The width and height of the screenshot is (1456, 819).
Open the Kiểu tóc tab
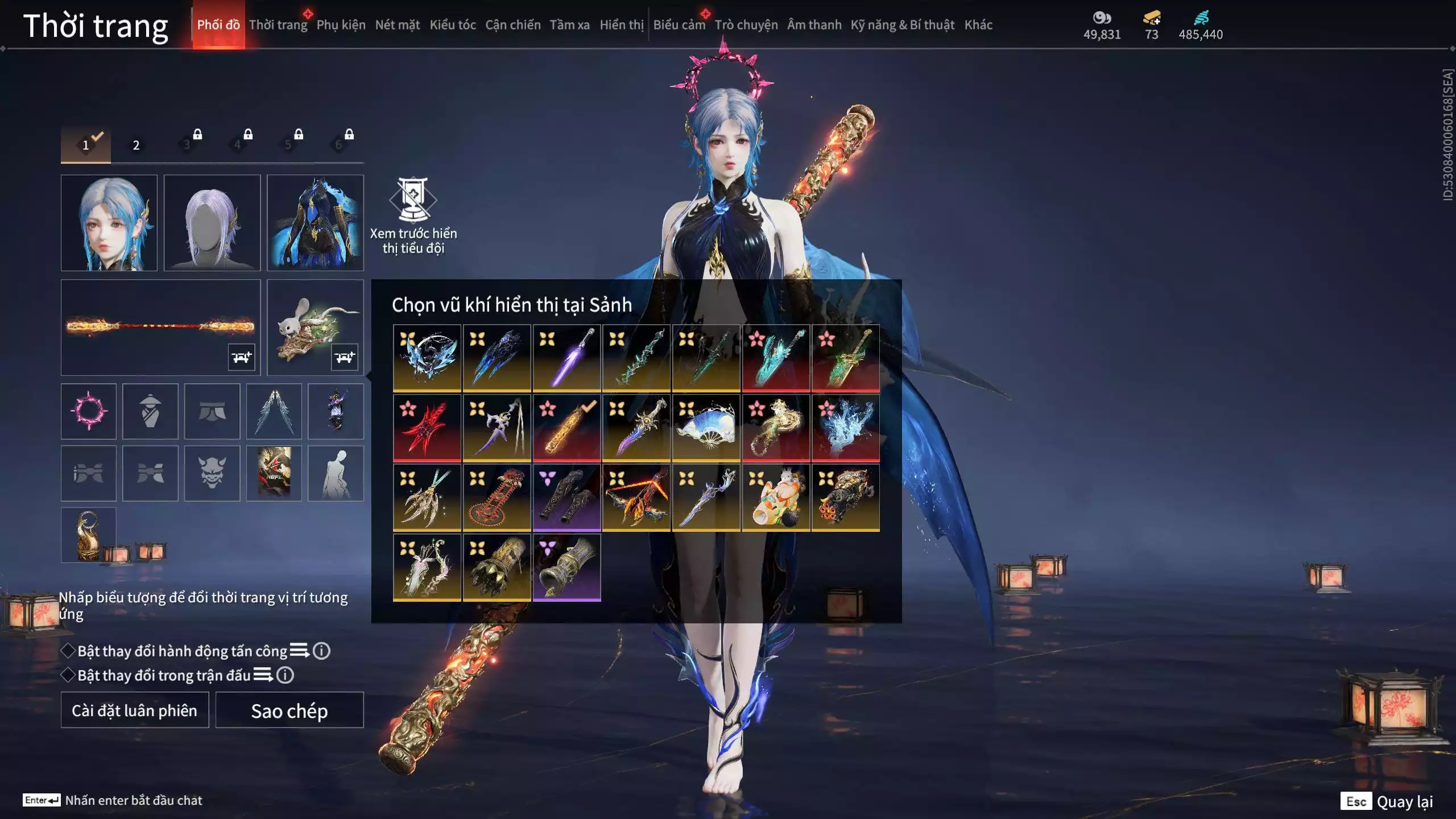tap(452, 25)
